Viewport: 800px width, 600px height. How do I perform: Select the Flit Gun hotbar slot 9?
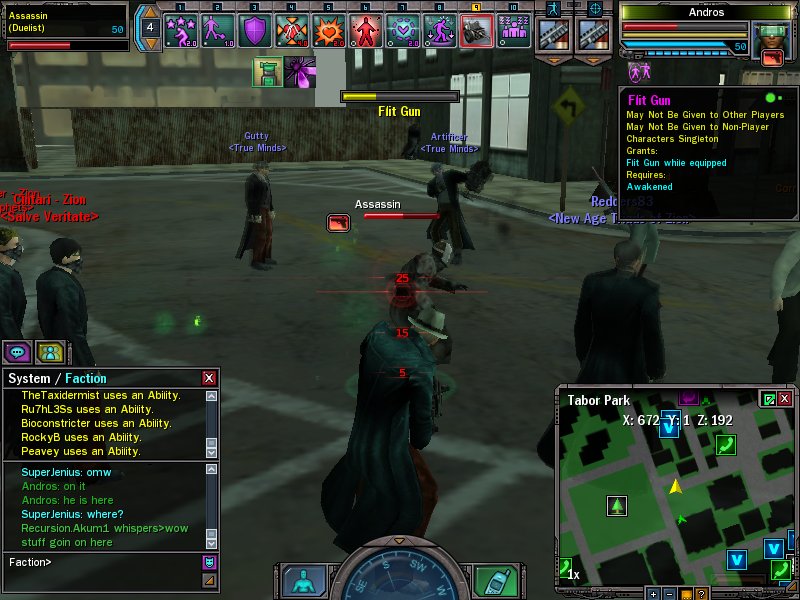(x=476, y=30)
